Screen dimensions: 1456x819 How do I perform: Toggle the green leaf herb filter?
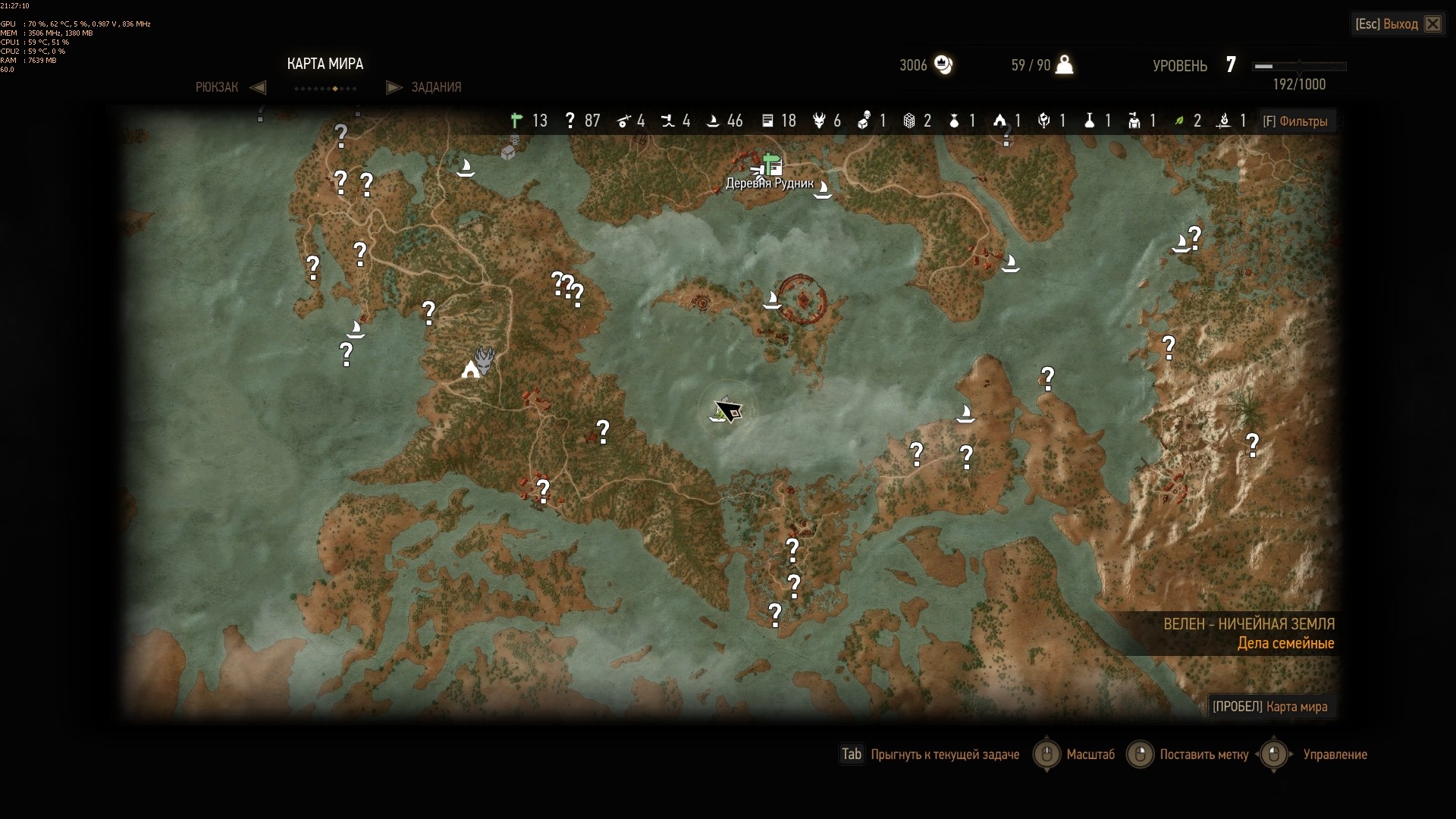click(x=1179, y=121)
